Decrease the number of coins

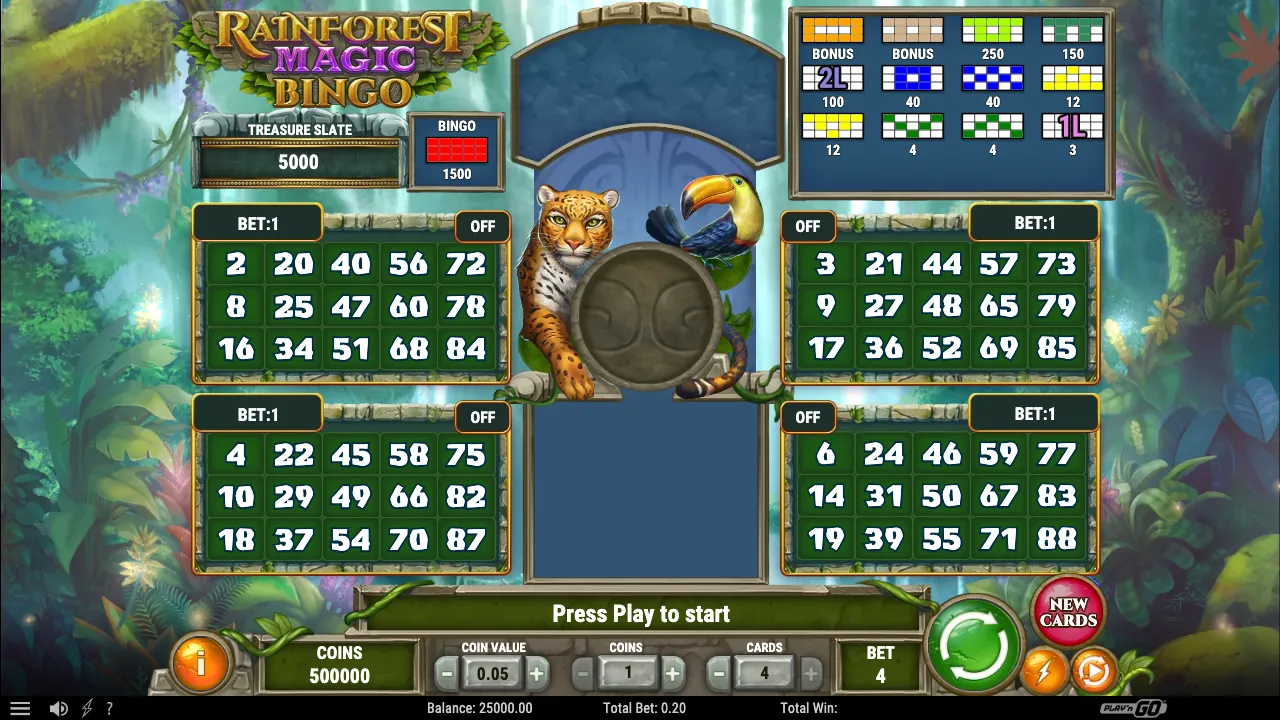582,673
